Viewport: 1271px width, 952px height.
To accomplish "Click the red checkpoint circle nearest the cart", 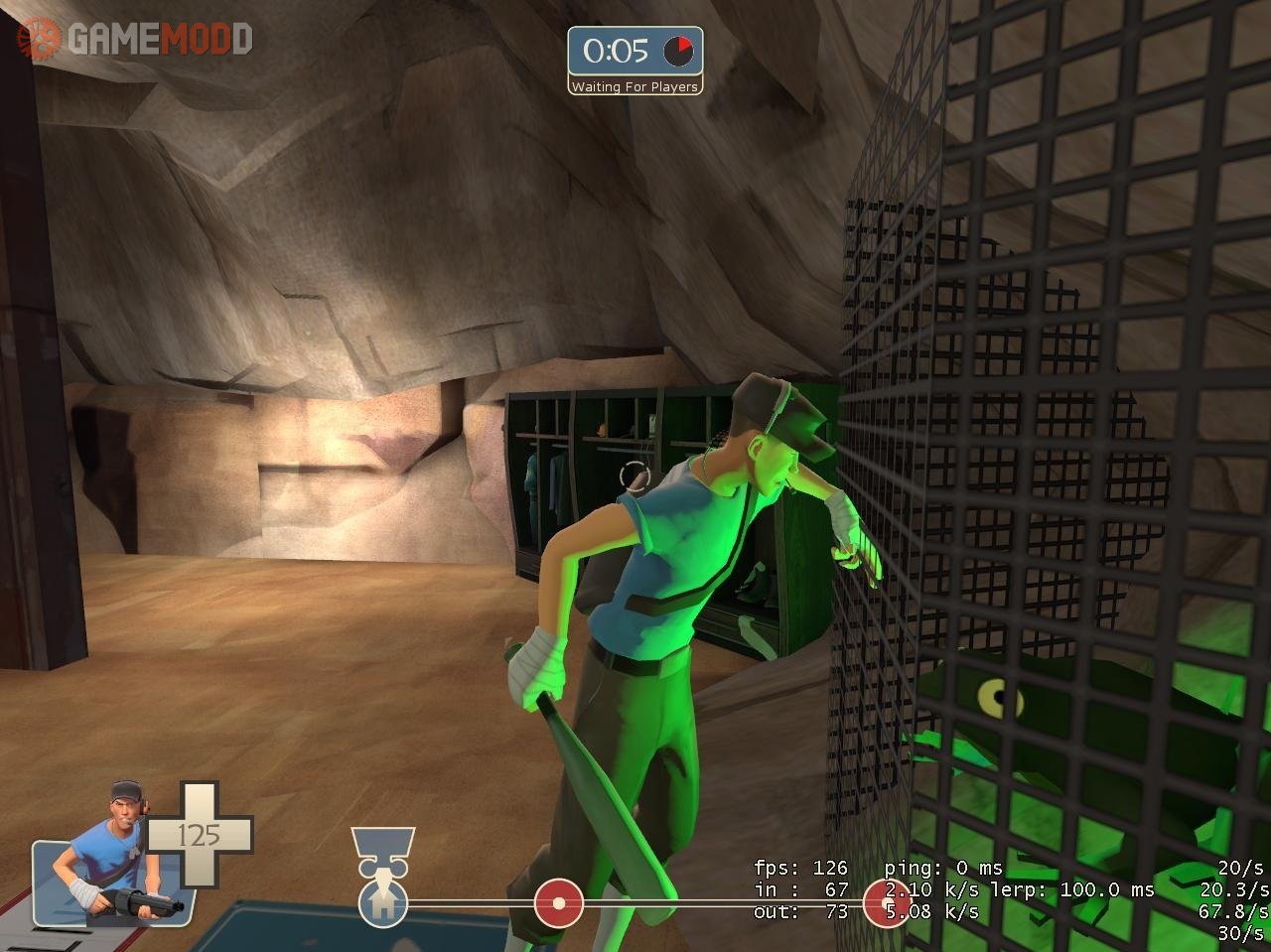I will [x=558, y=903].
